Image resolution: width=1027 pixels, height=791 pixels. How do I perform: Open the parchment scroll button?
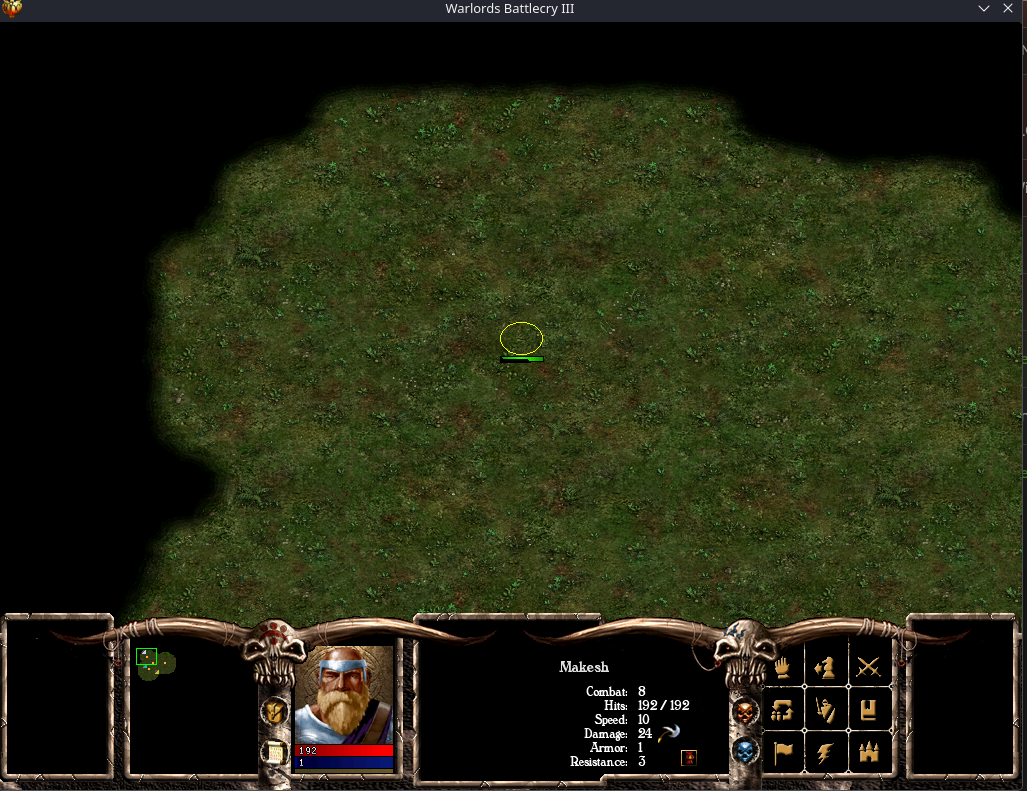point(274,752)
